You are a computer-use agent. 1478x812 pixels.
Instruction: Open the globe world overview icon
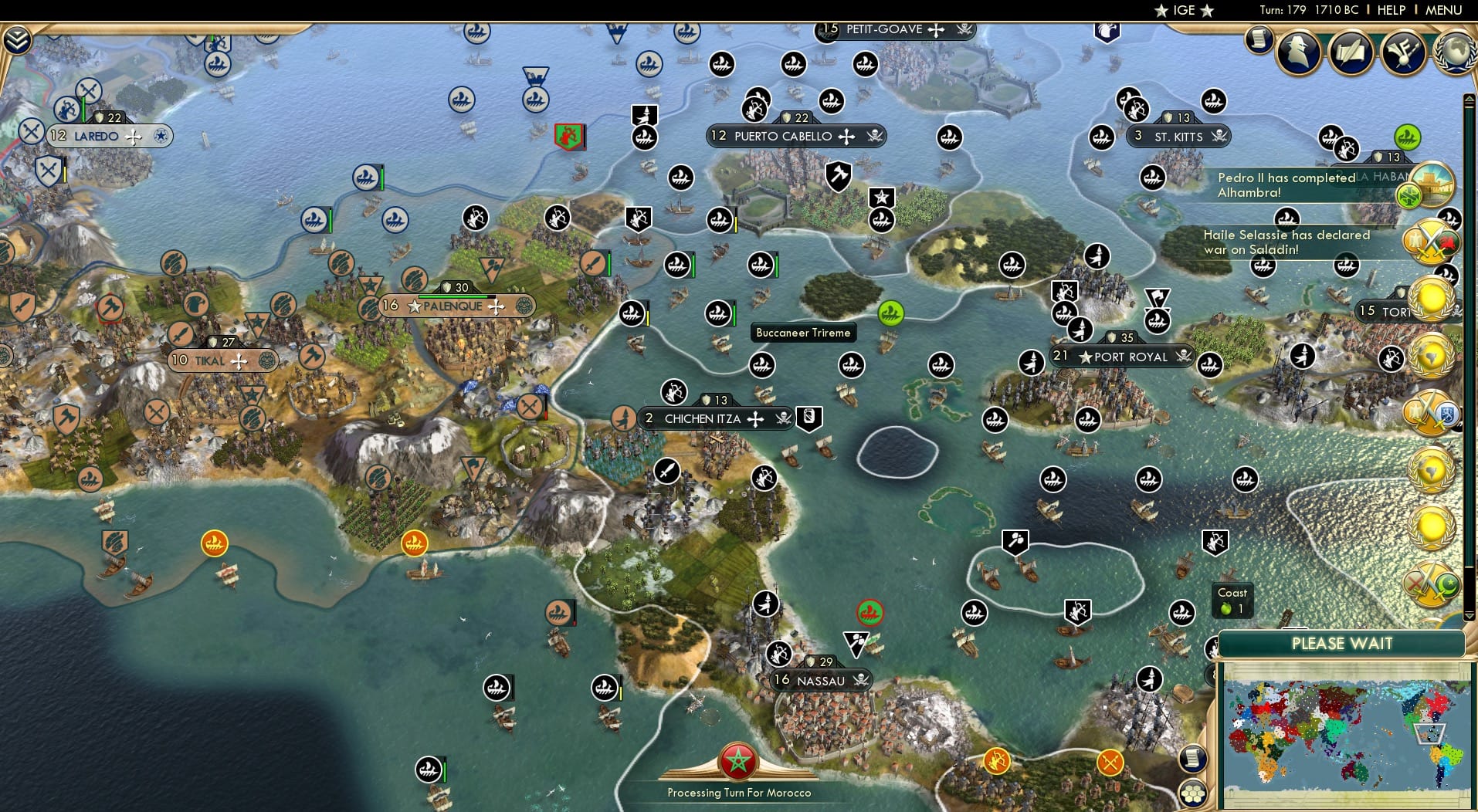click(1455, 52)
